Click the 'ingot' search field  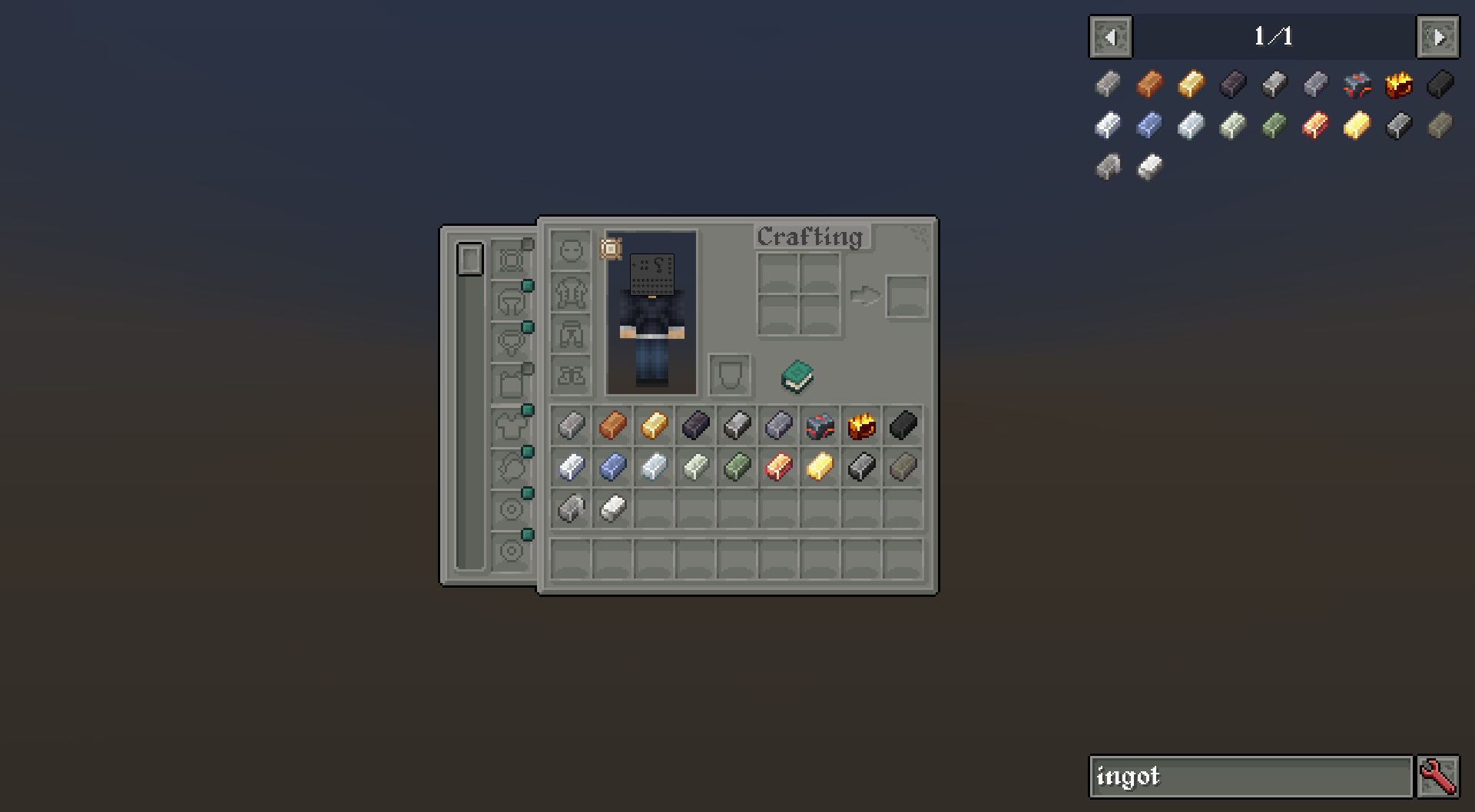pyautogui.click(x=1251, y=777)
